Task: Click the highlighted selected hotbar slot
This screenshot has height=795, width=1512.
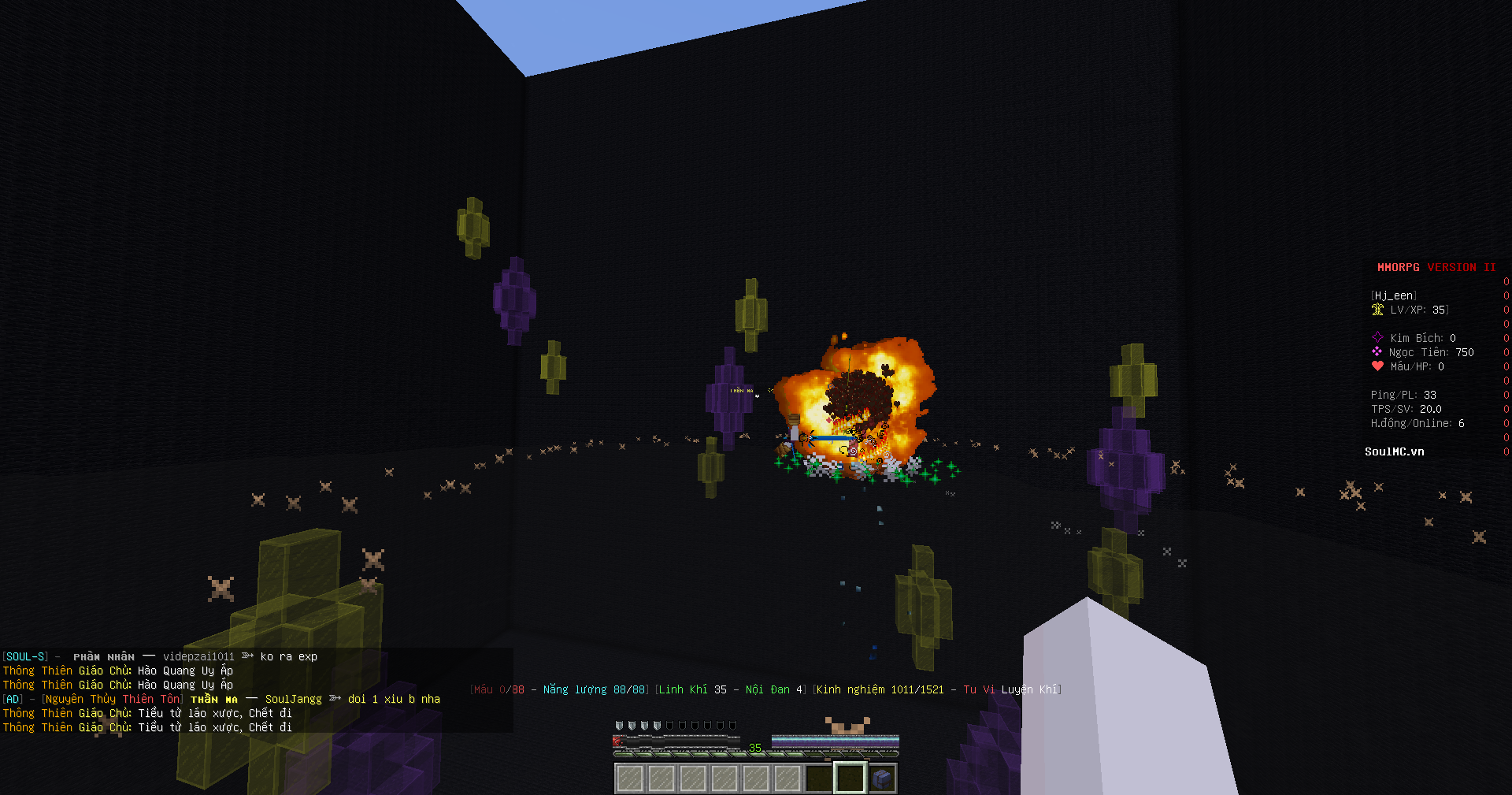Action: [850, 778]
